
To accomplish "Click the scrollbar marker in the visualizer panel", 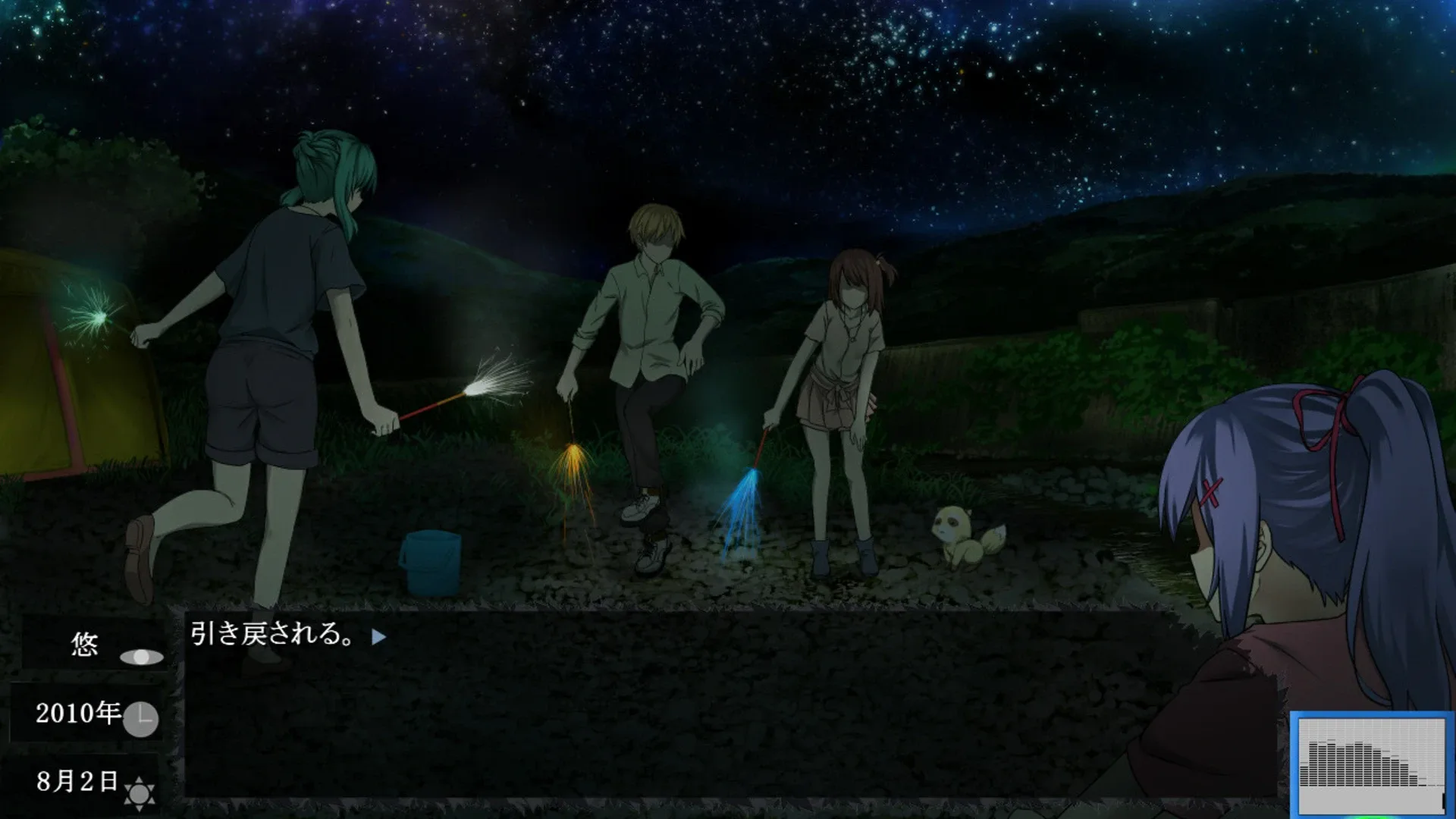I will coord(1443,800).
